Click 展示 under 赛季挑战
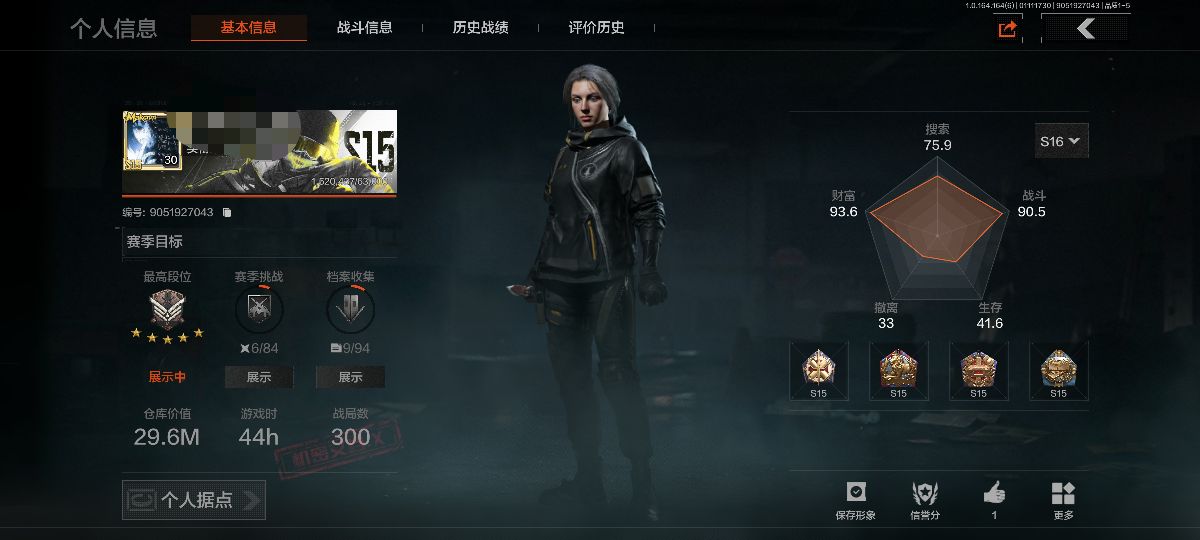 click(259, 377)
